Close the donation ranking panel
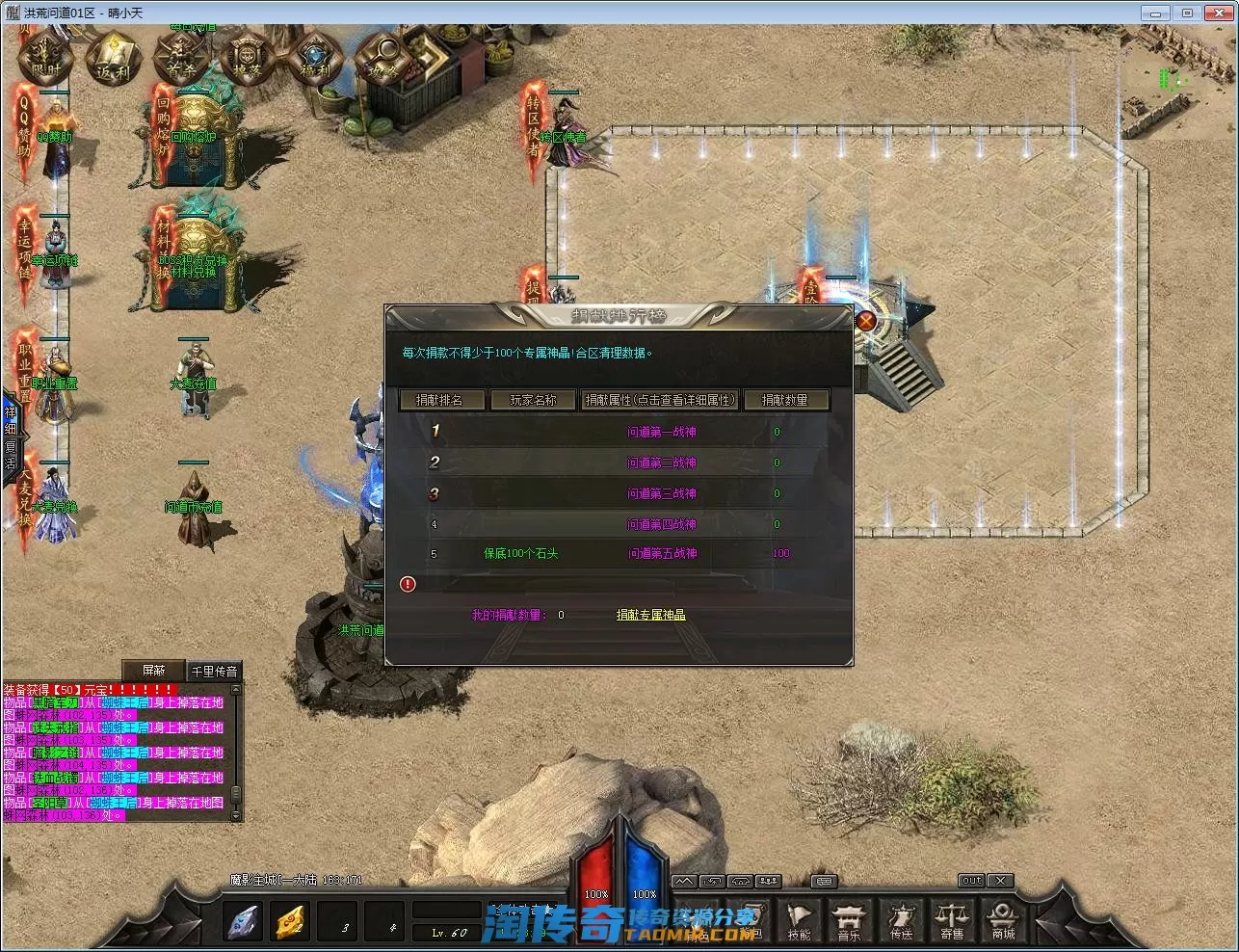Viewport: 1239px width, 952px height. click(865, 321)
